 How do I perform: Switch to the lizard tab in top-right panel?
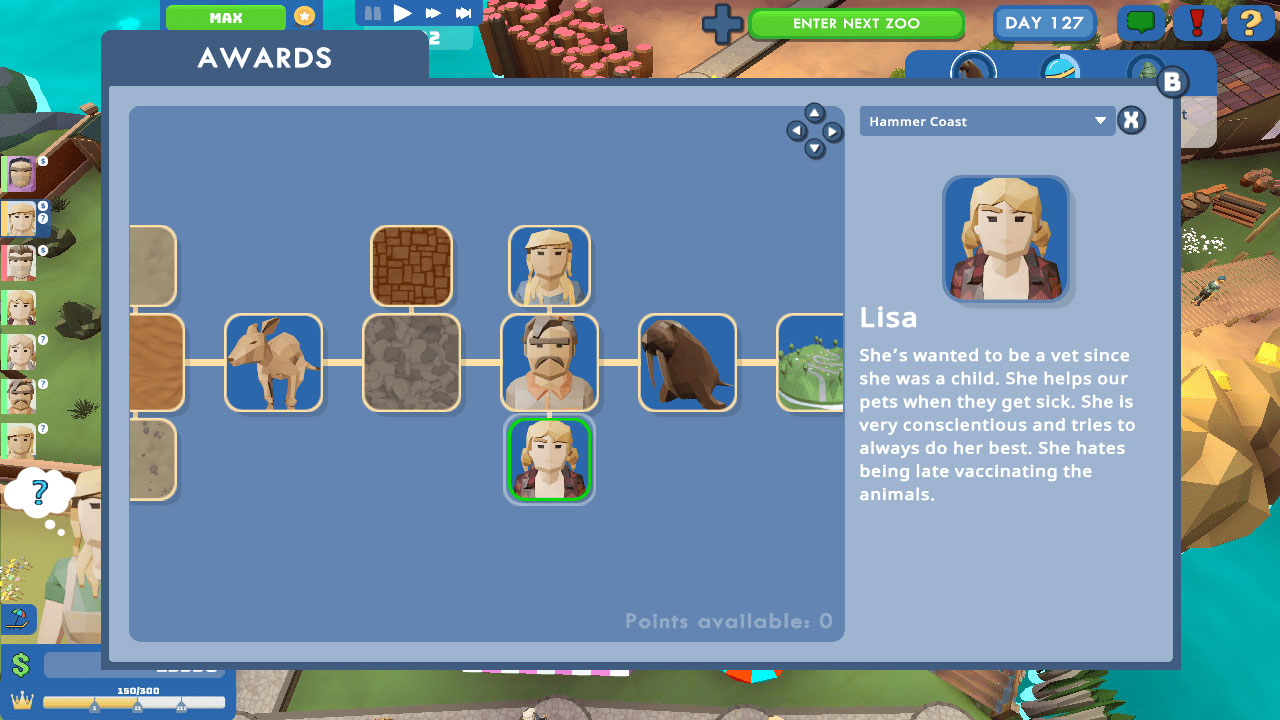point(1148,70)
